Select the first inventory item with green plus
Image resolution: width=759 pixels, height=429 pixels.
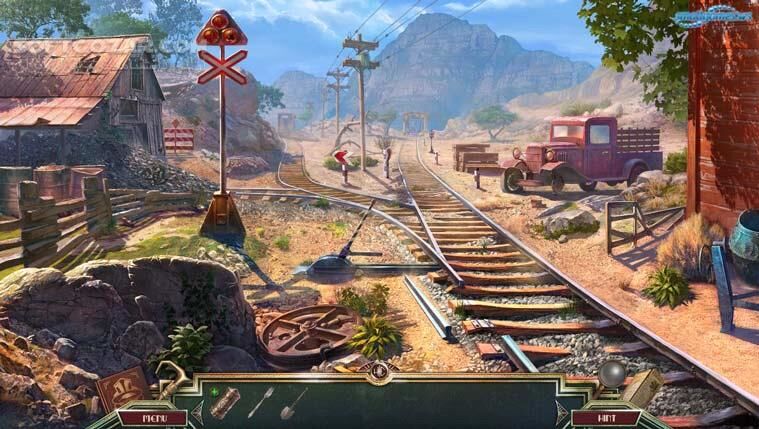224,402
